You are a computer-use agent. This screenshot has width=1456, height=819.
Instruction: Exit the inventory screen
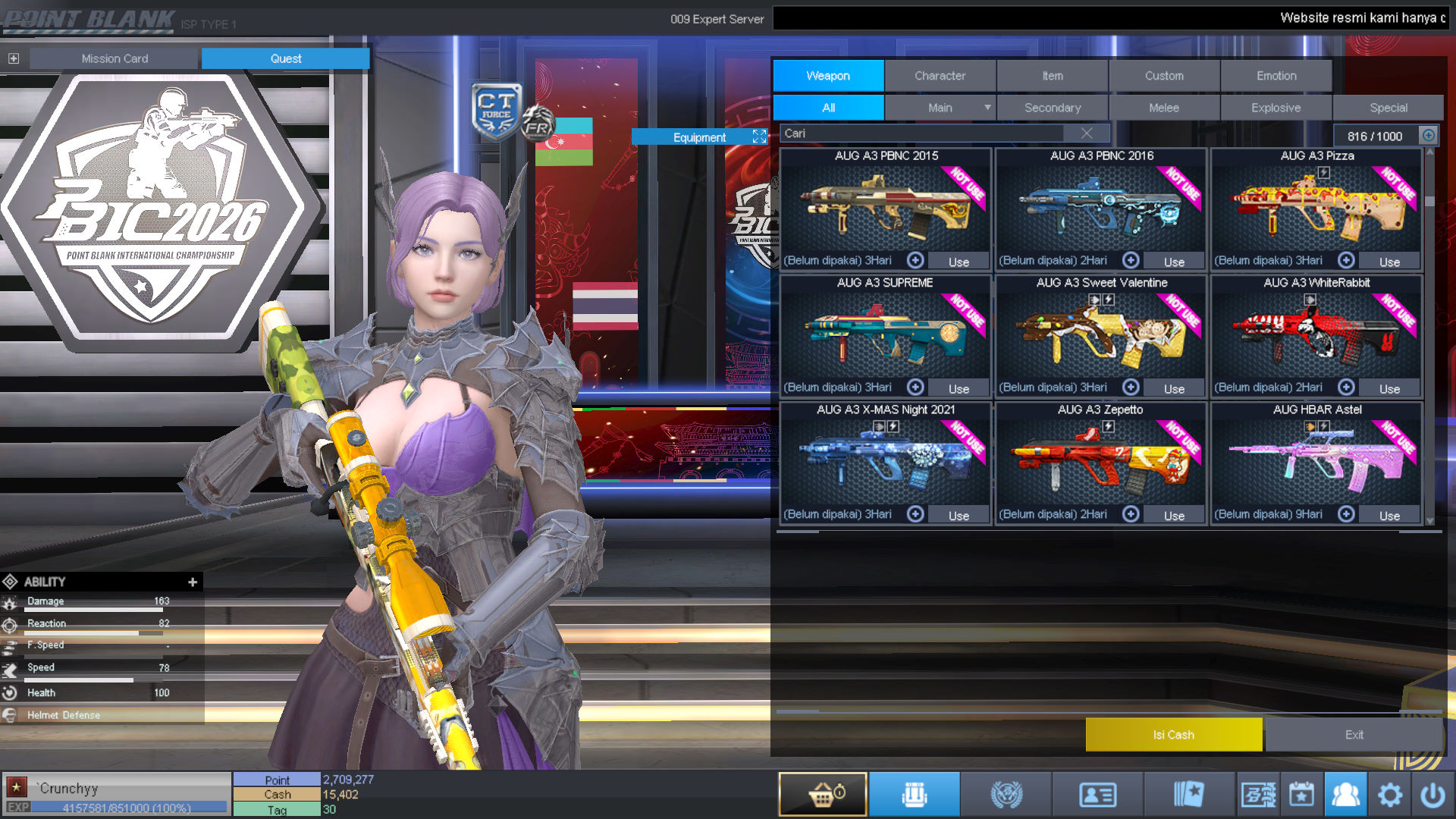(1354, 735)
